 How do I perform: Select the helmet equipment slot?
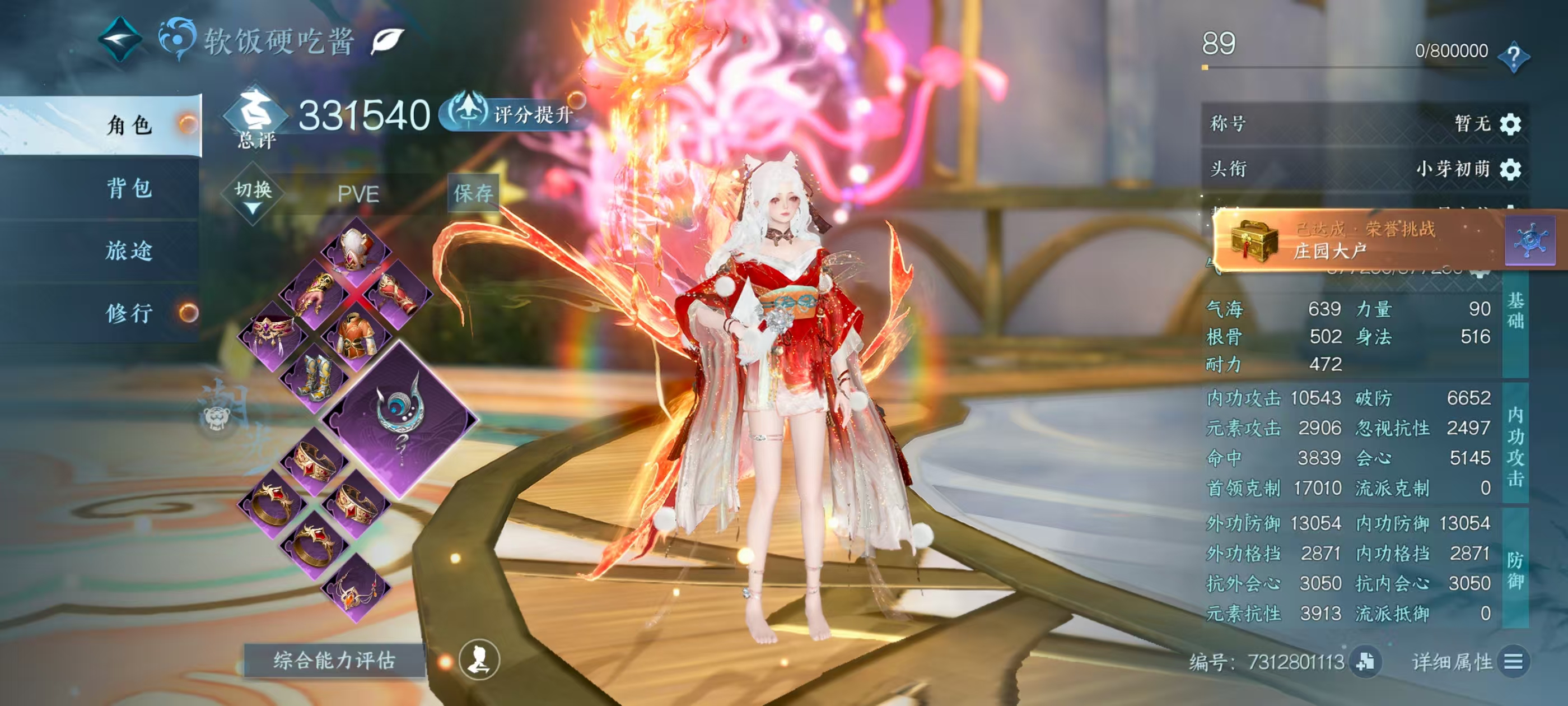(x=356, y=250)
